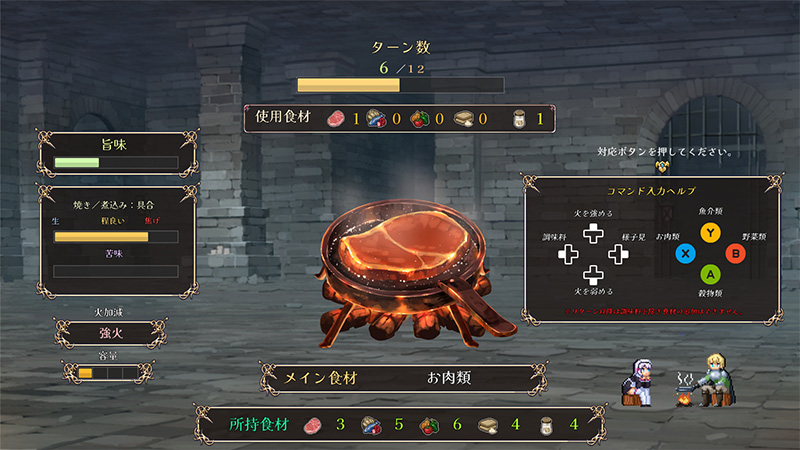Pick the vegetables icon in owned ingredients
The width and height of the screenshot is (800, 450).
coord(429,425)
